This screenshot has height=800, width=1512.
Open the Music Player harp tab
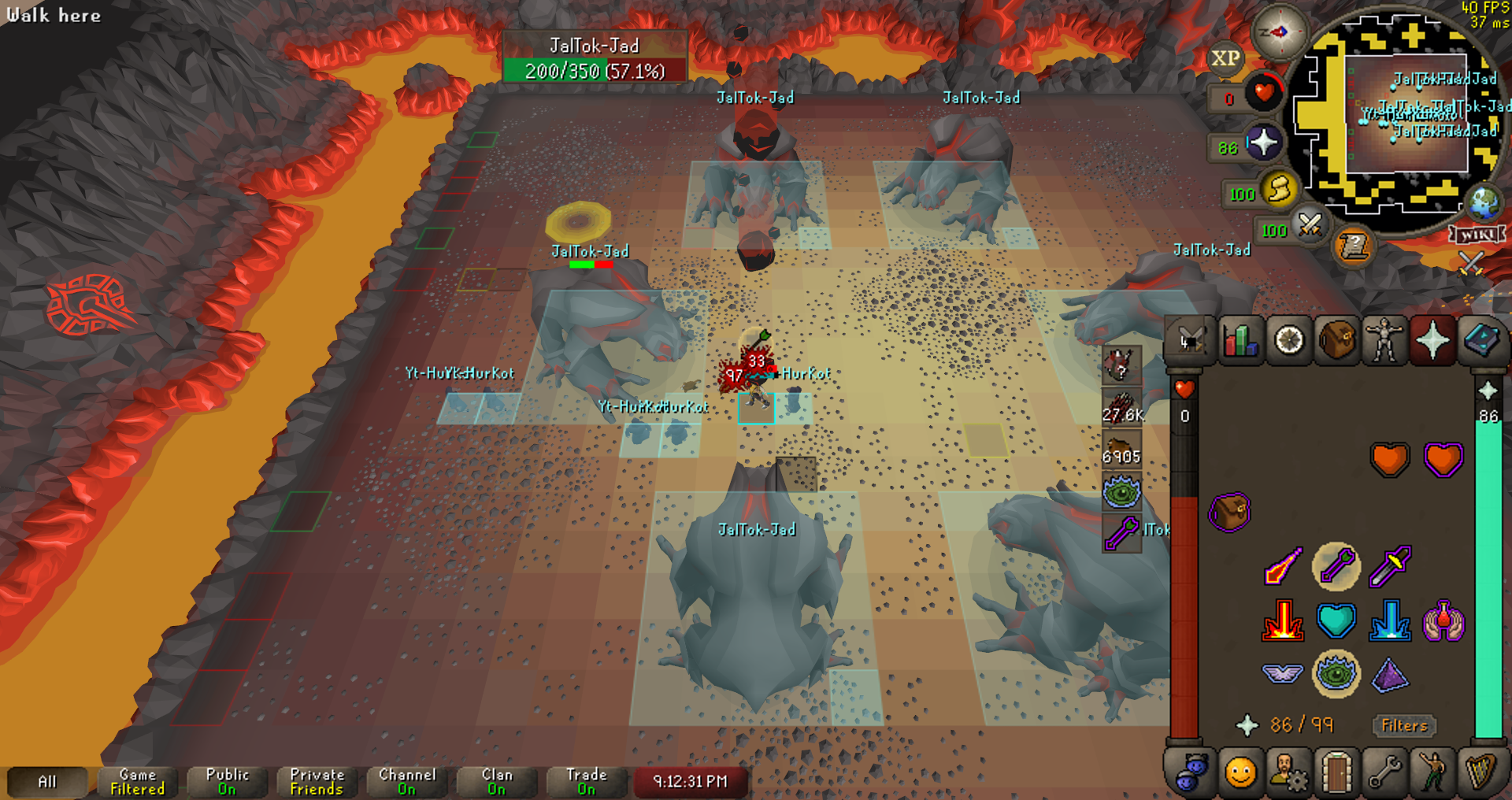pyautogui.click(x=1481, y=773)
